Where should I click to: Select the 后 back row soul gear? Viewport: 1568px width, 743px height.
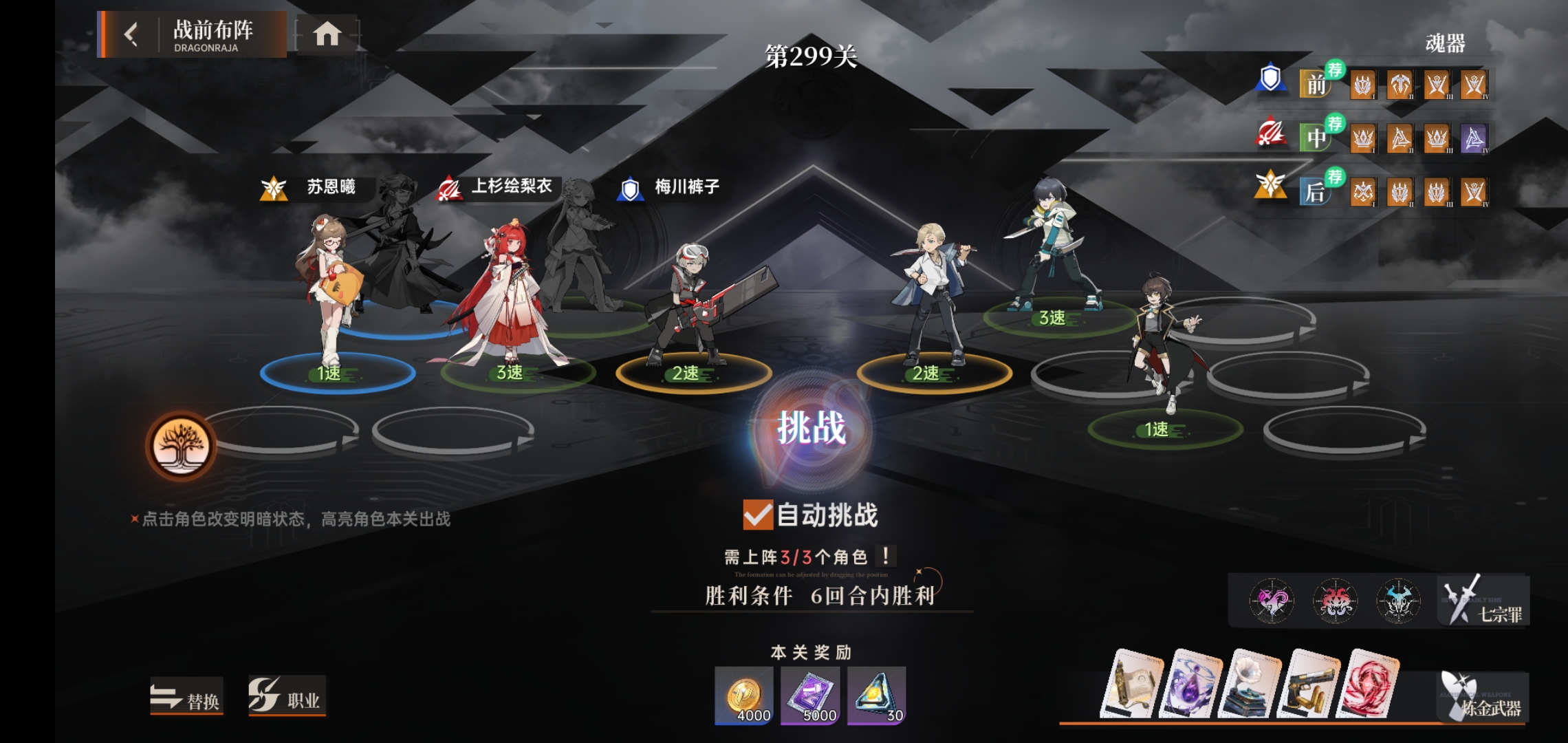[1316, 192]
